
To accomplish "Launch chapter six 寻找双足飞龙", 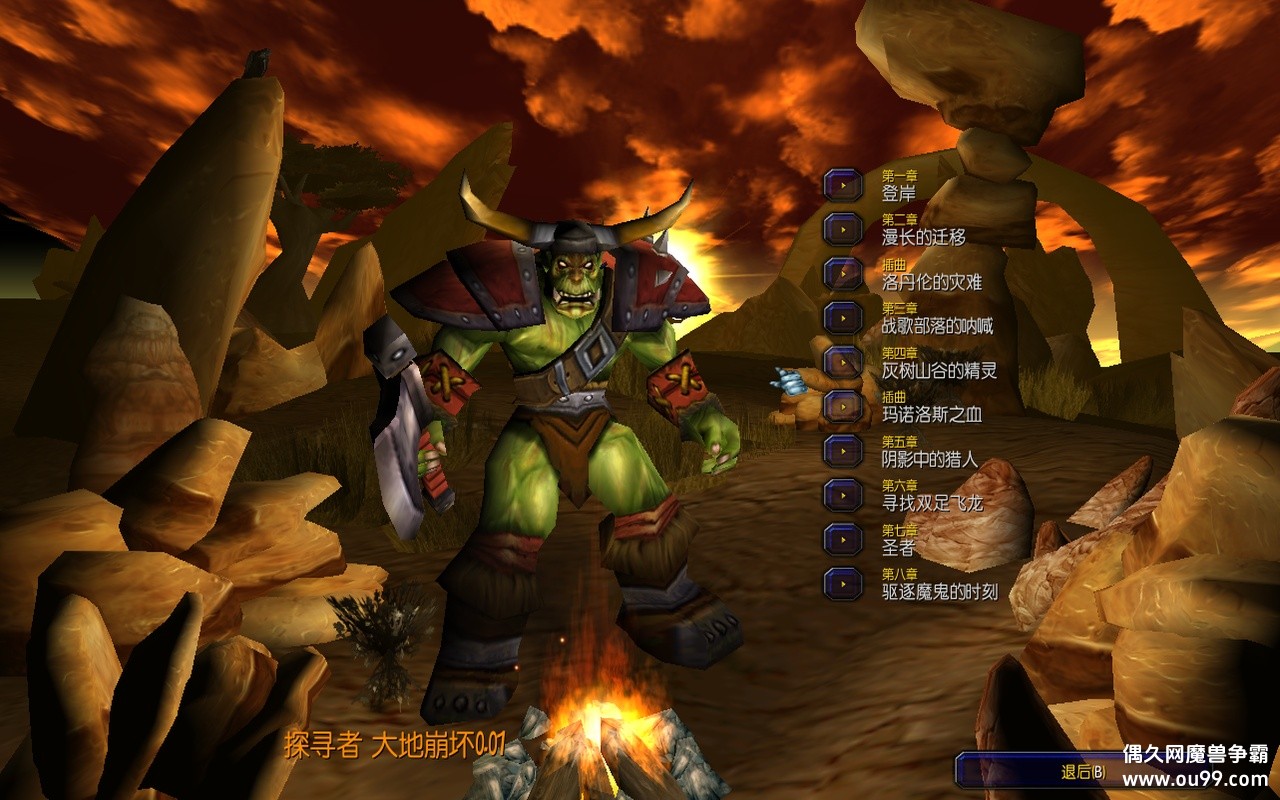I will click(843, 494).
